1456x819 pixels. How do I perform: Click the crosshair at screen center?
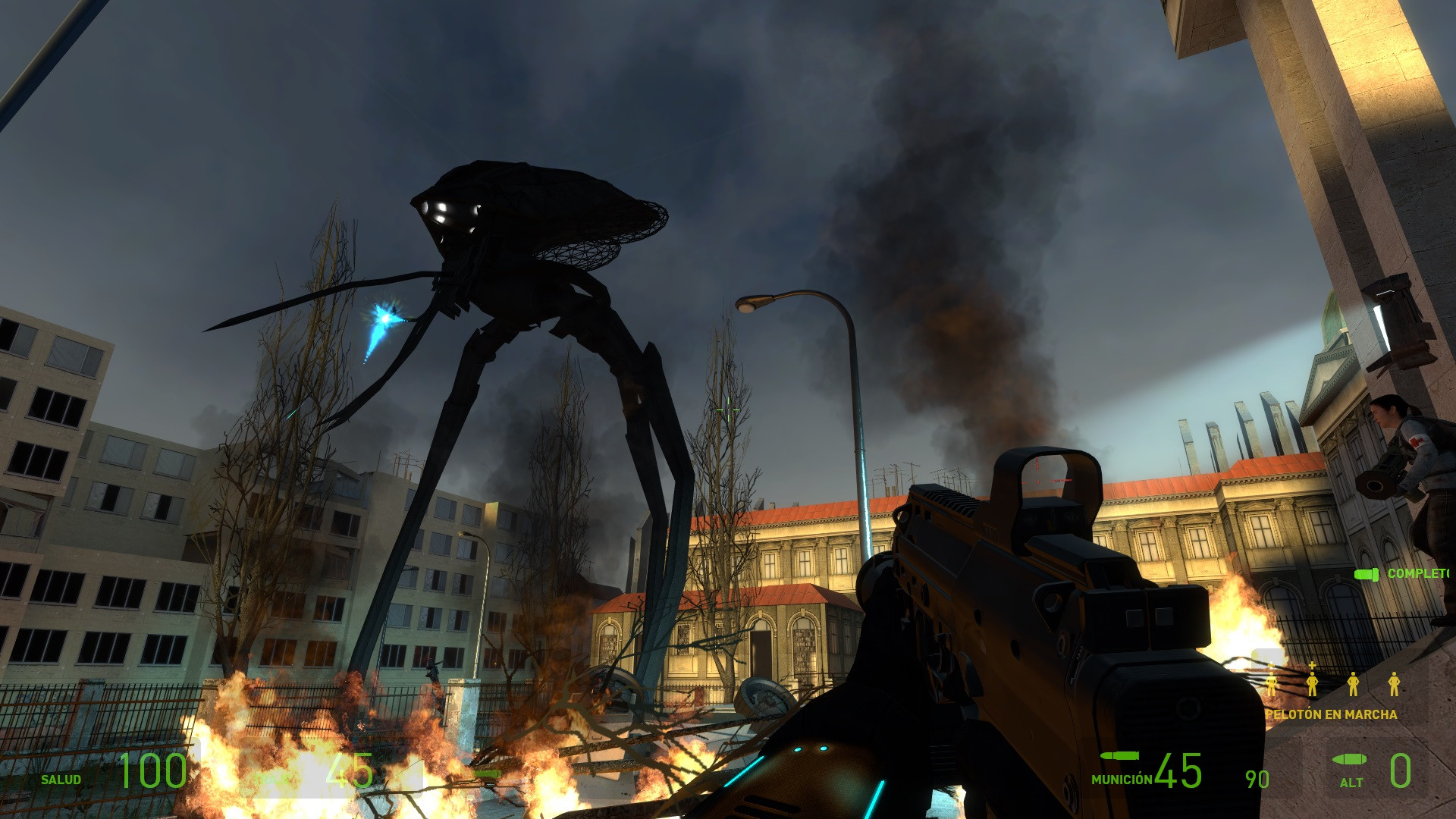[x=728, y=409]
